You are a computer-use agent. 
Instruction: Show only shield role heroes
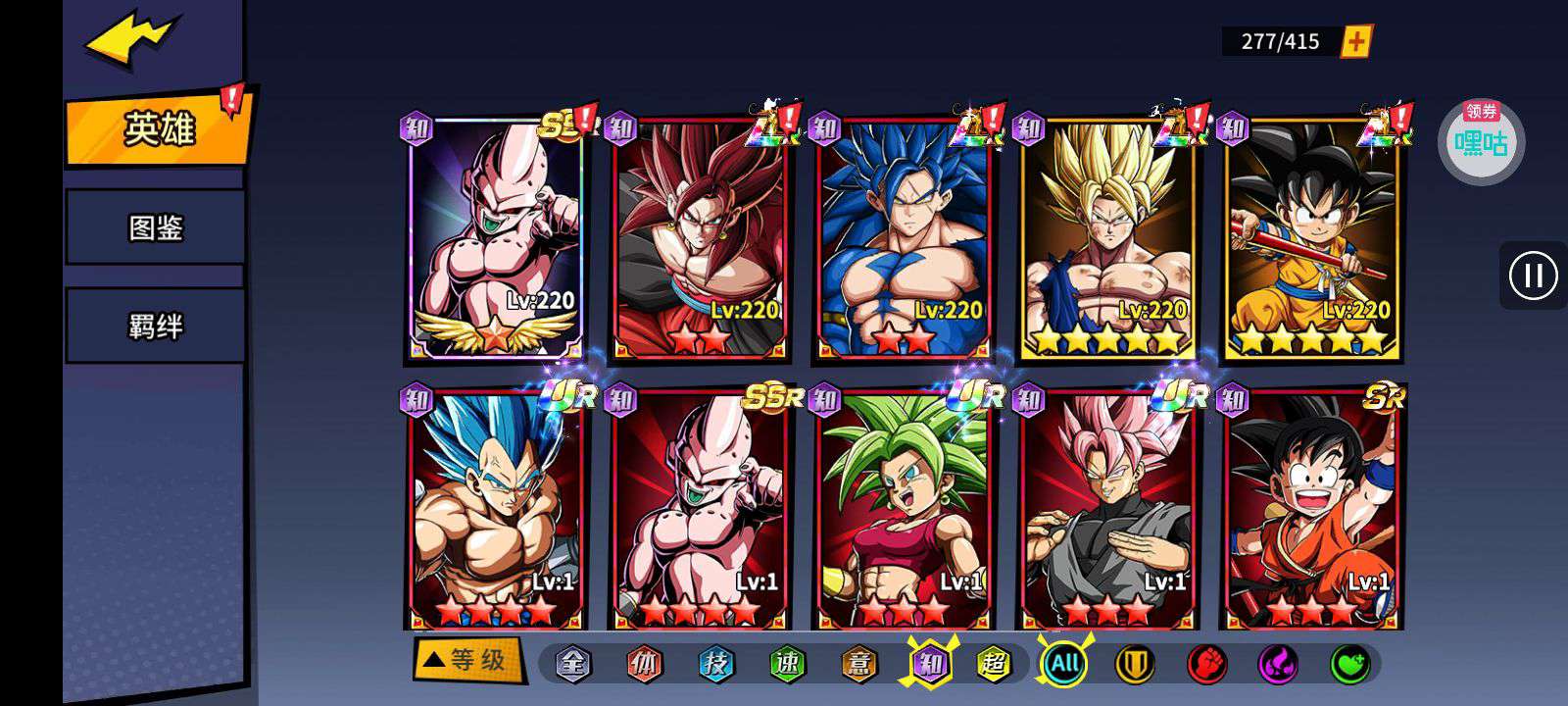(x=1135, y=664)
